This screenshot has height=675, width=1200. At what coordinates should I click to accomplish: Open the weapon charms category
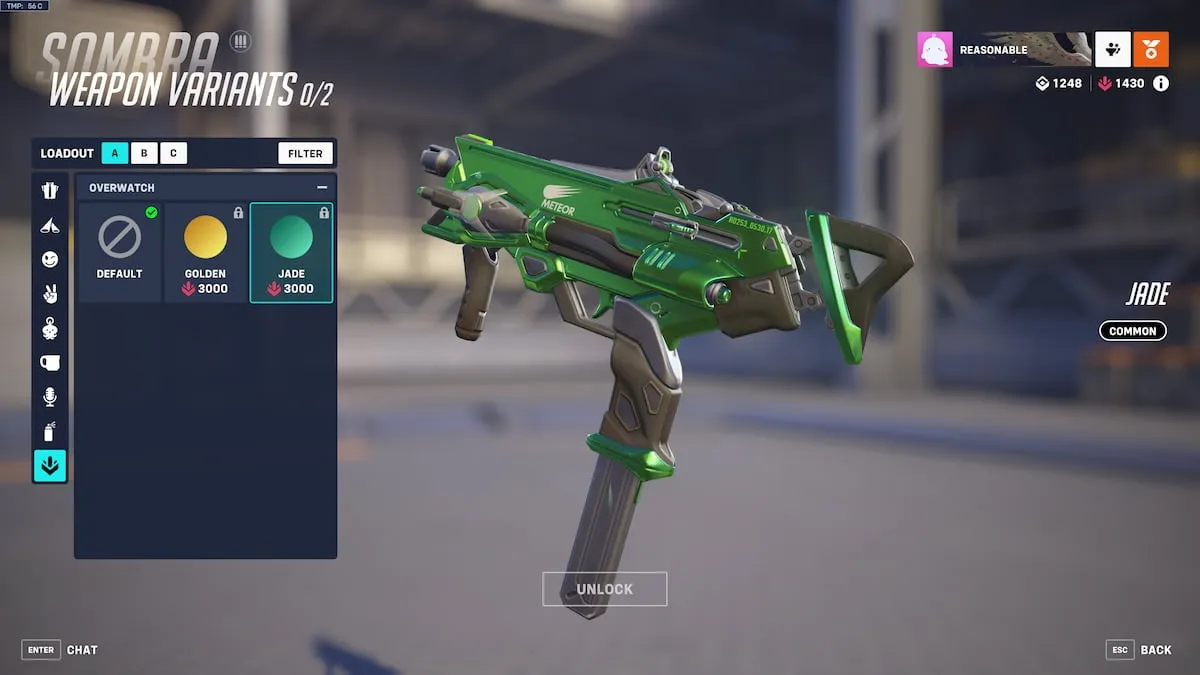tap(50, 328)
